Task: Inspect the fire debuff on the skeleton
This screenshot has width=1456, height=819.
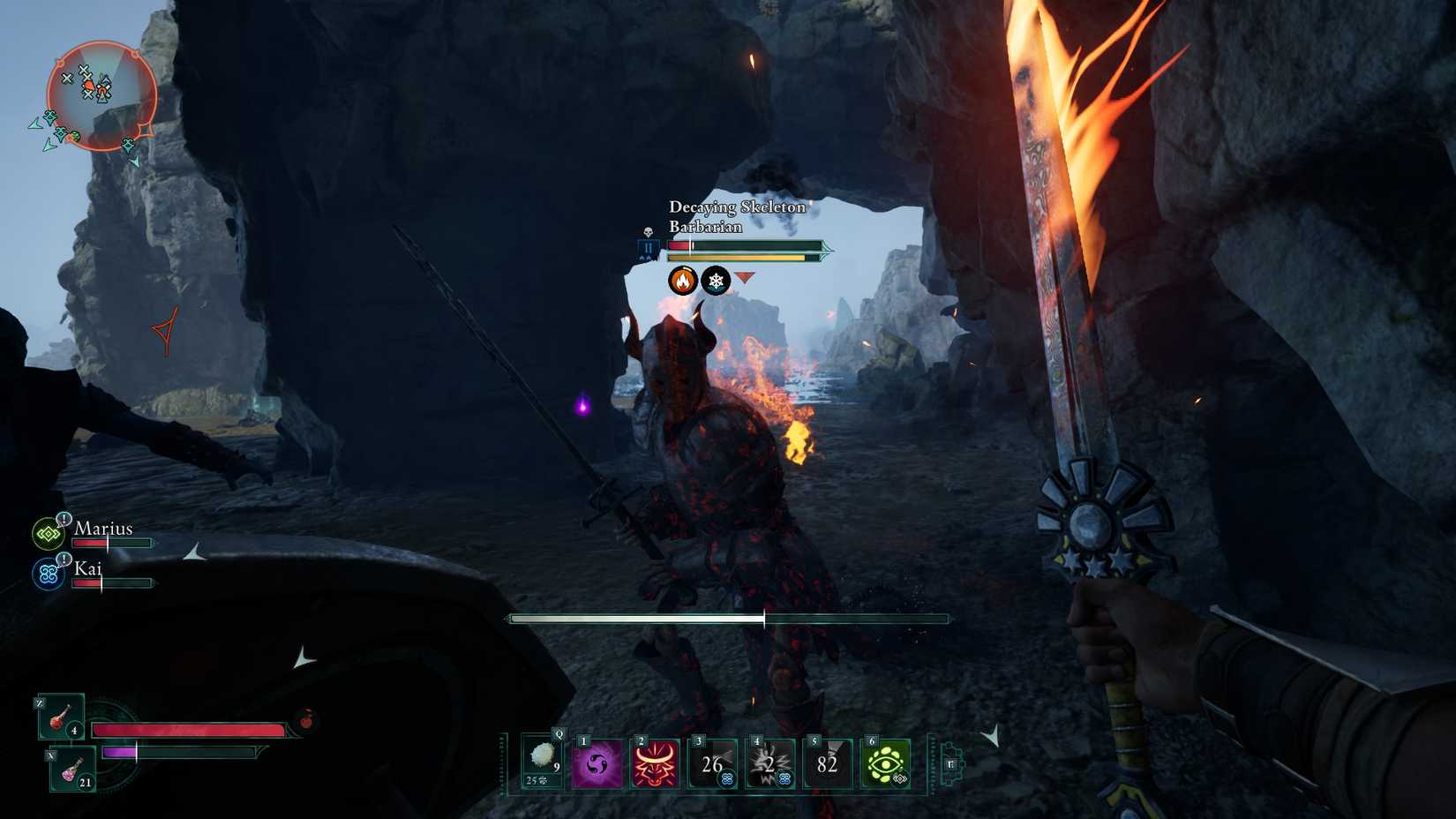Action: click(x=682, y=281)
